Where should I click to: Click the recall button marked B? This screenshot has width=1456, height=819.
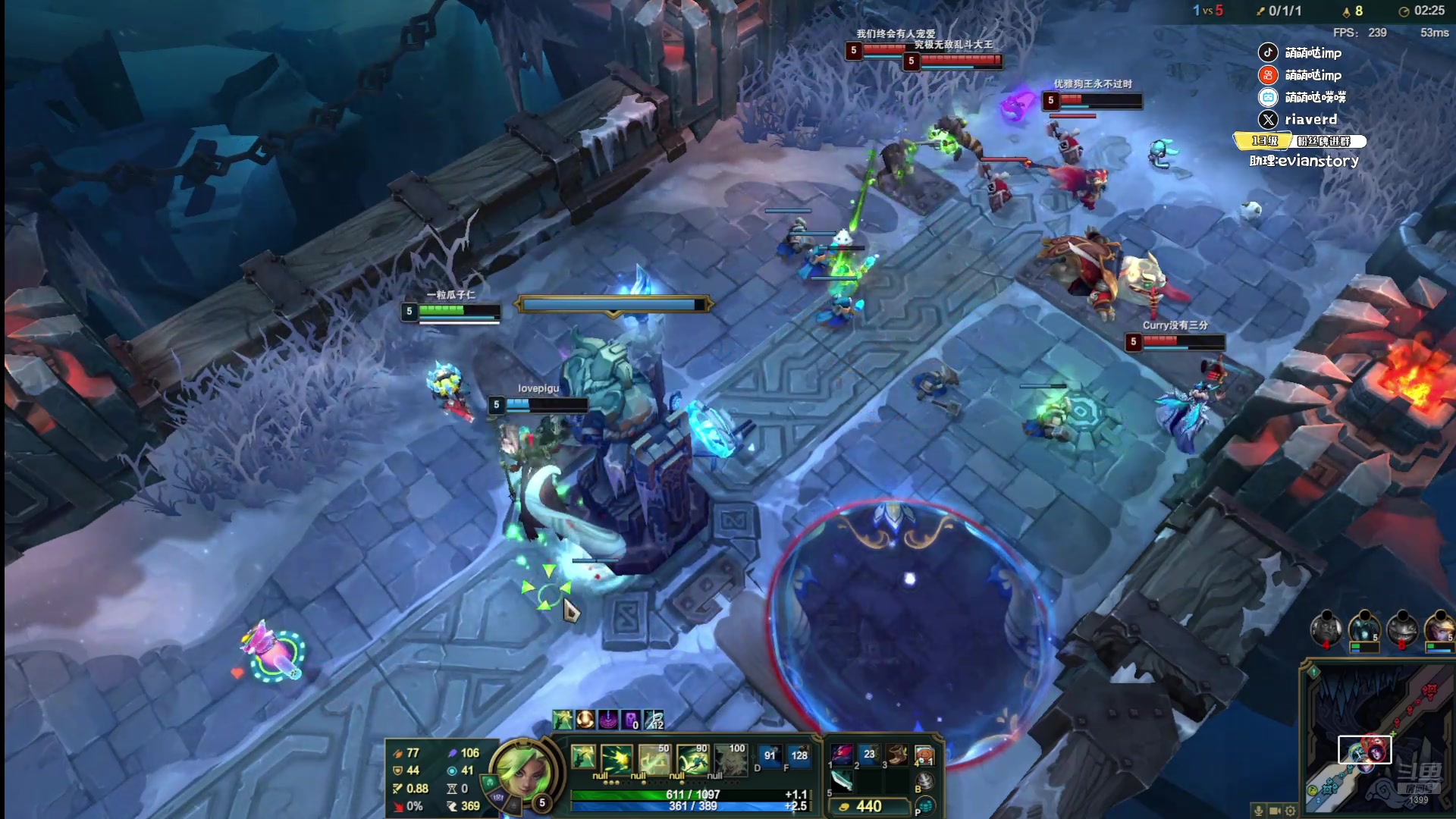pos(924,781)
